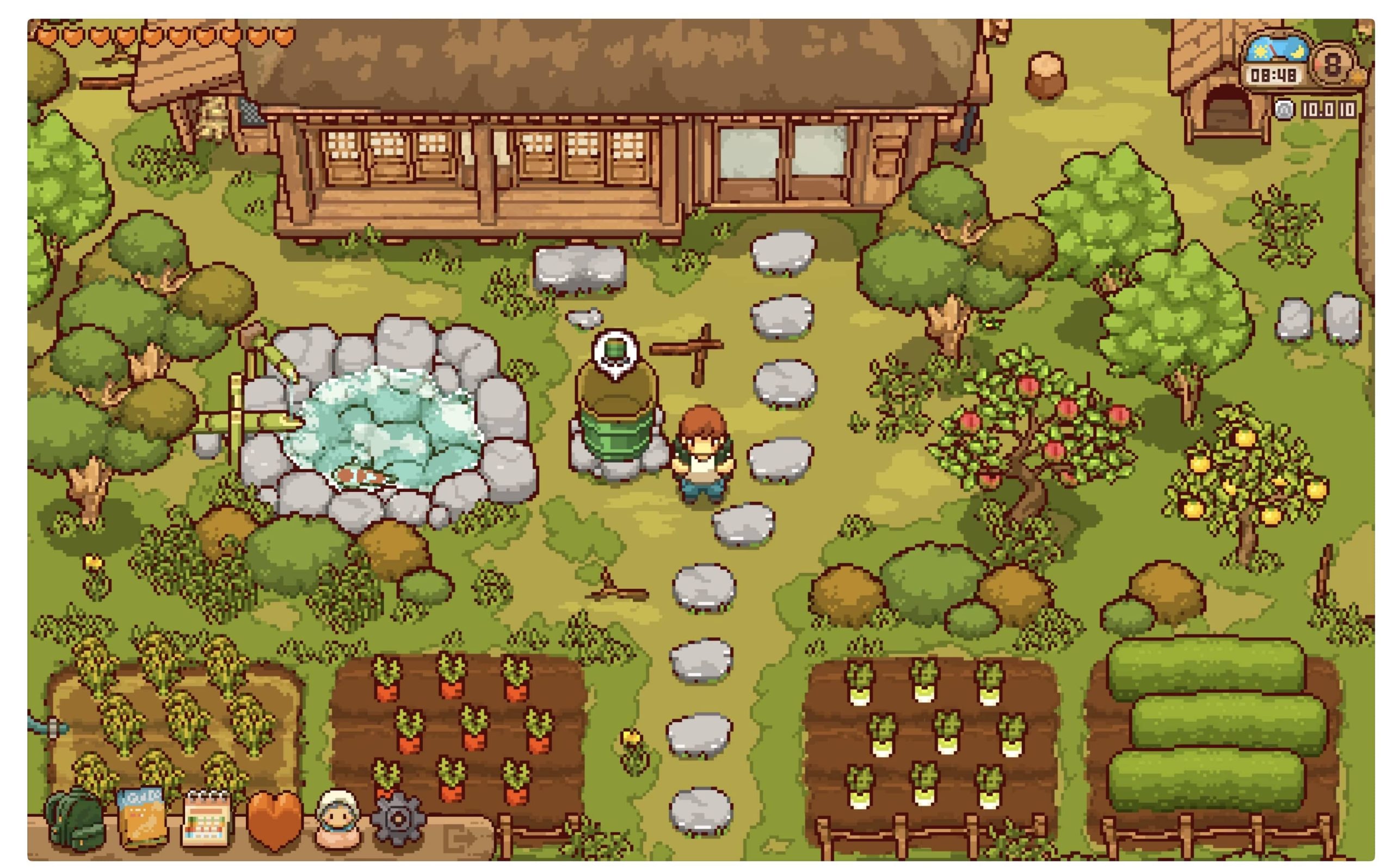Click the day number 8 badge
This screenshot has height=868, width=1393.
(1333, 64)
